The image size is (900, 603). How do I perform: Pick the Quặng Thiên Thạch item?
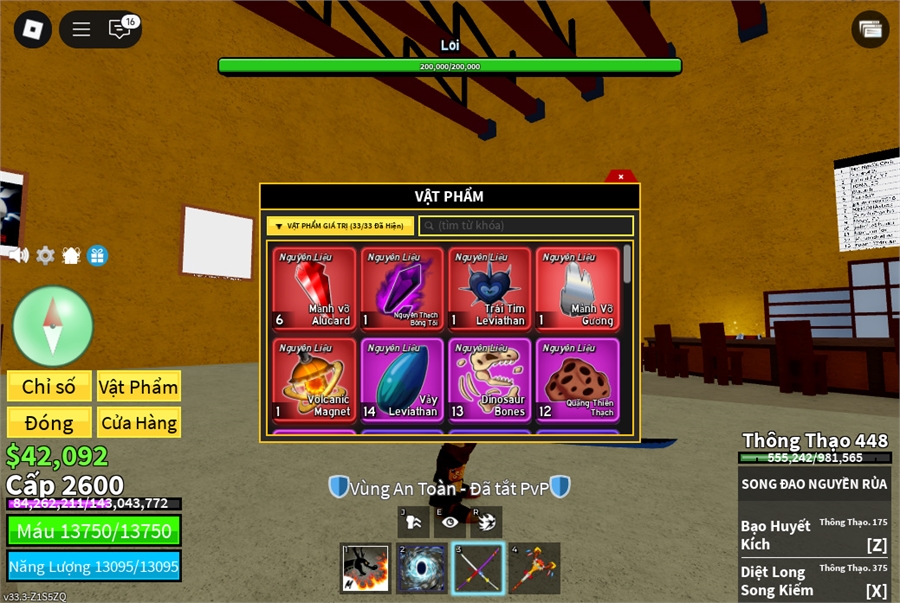[577, 379]
